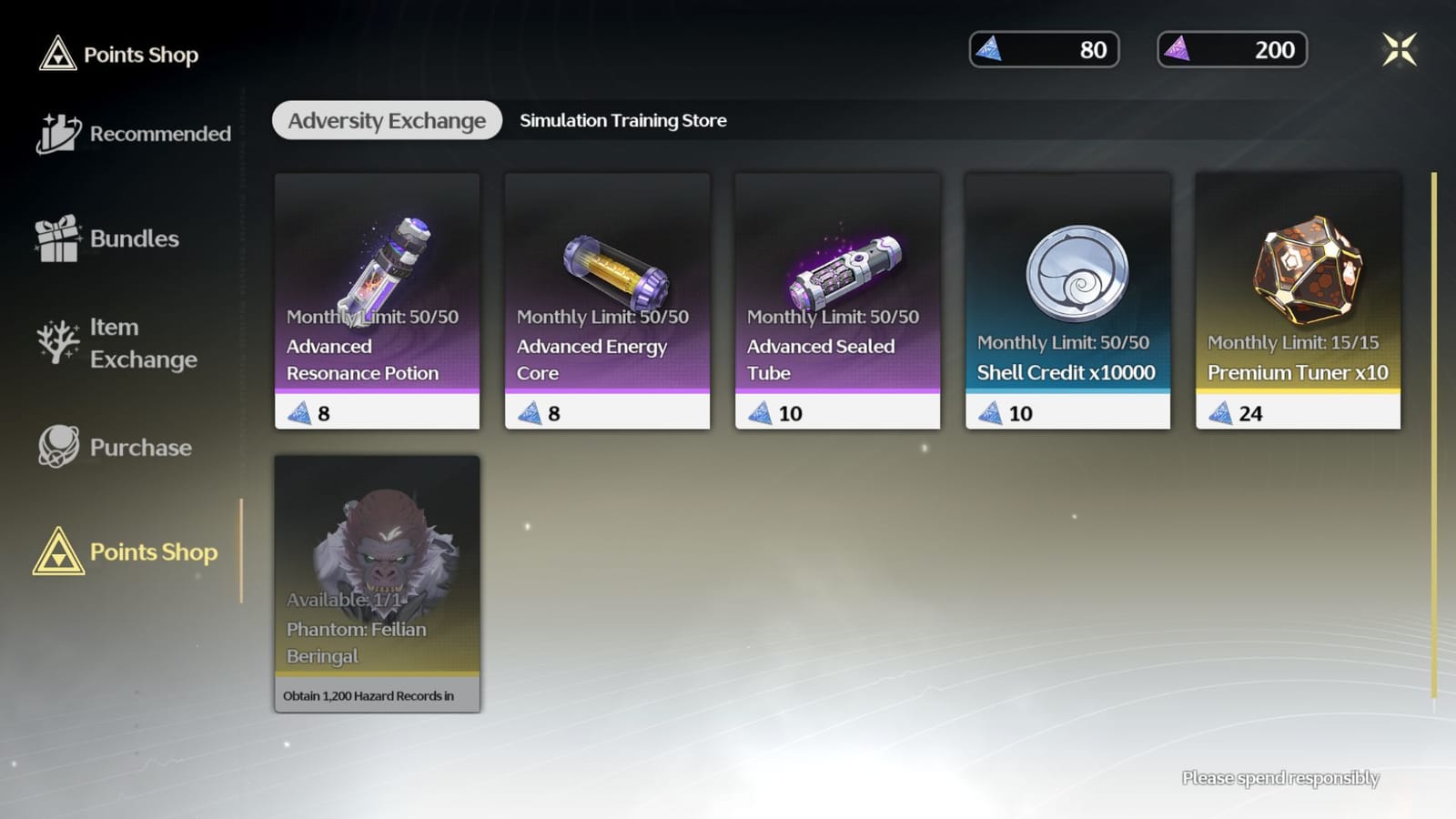1456x819 pixels.
Task: Click the Advanced Resonance Potion card
Action: pos(377,300)
